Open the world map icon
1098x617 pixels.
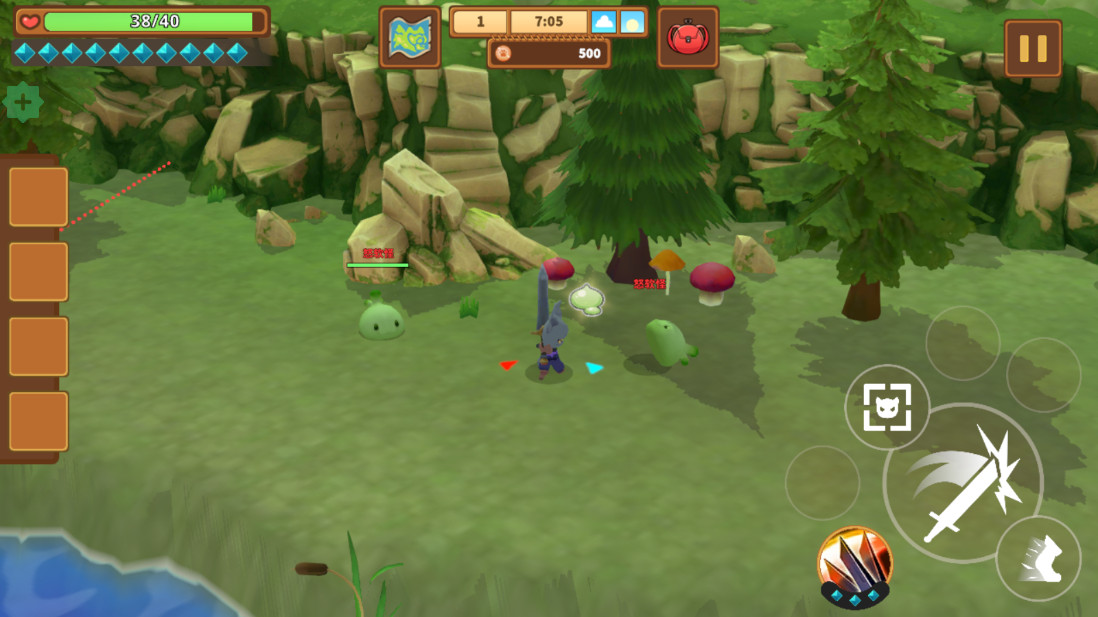click(x=410, y=38)
